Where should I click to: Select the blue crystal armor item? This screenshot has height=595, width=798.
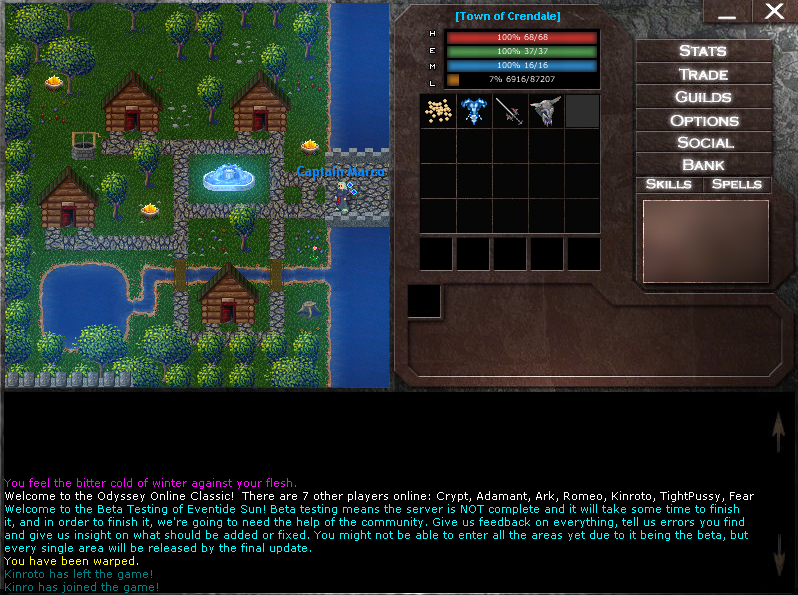[474, 110]
